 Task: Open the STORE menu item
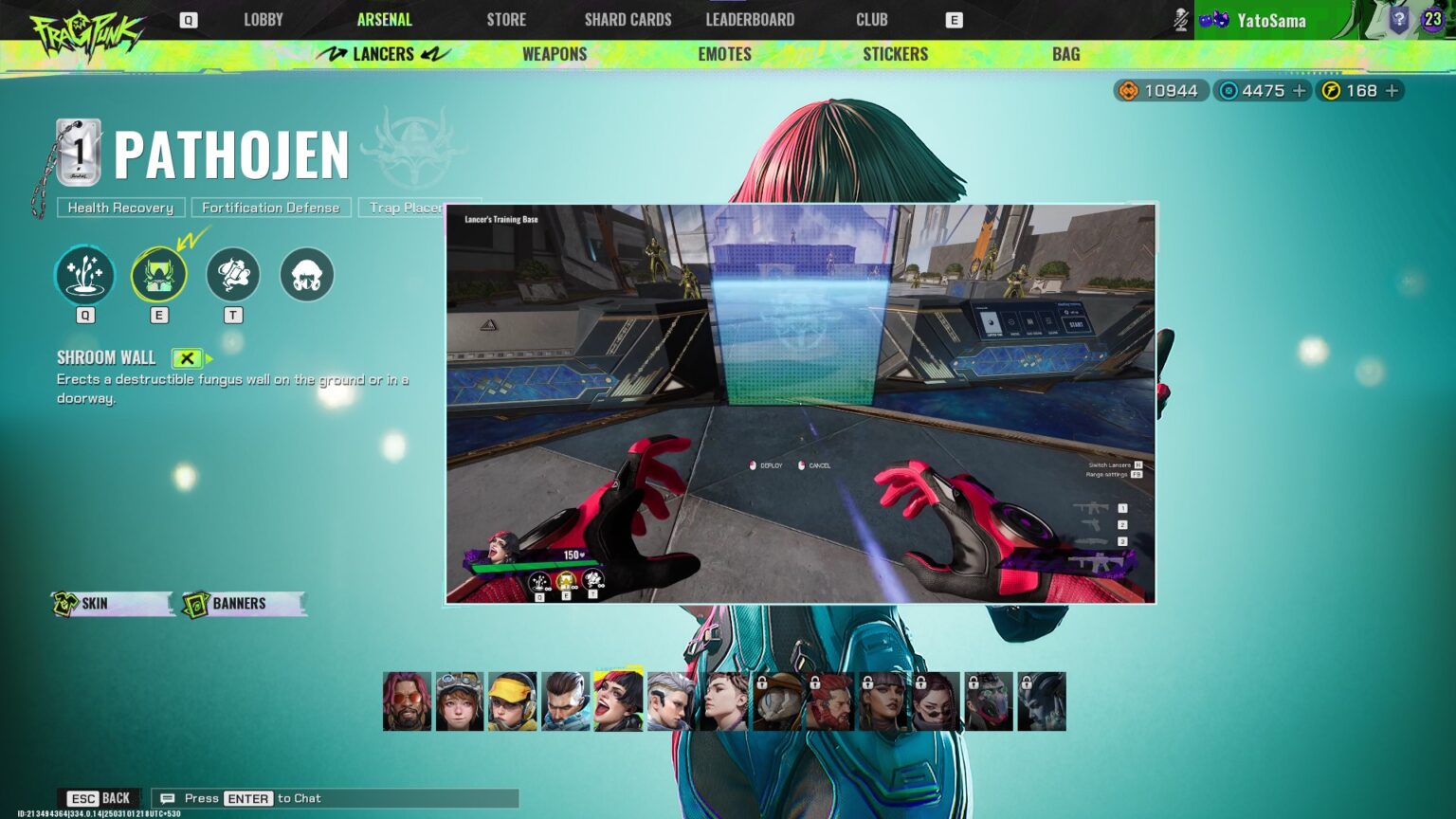pyautogui.click(x=505, y=19)
